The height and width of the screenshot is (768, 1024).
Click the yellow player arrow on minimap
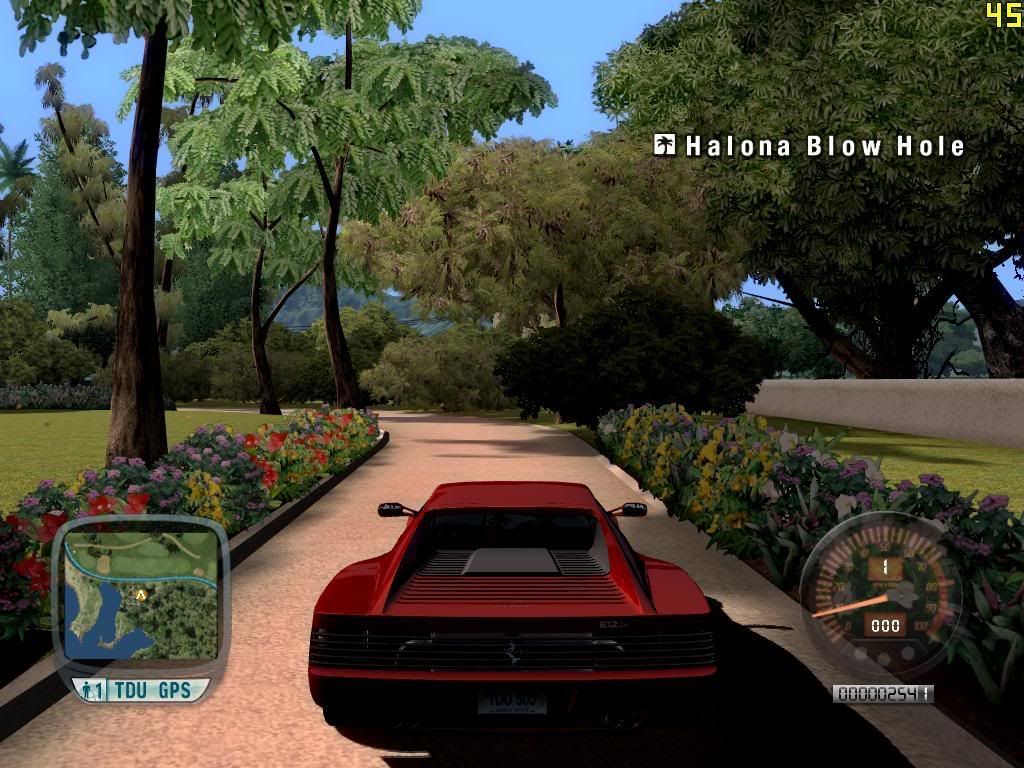[x=142, y=593]
